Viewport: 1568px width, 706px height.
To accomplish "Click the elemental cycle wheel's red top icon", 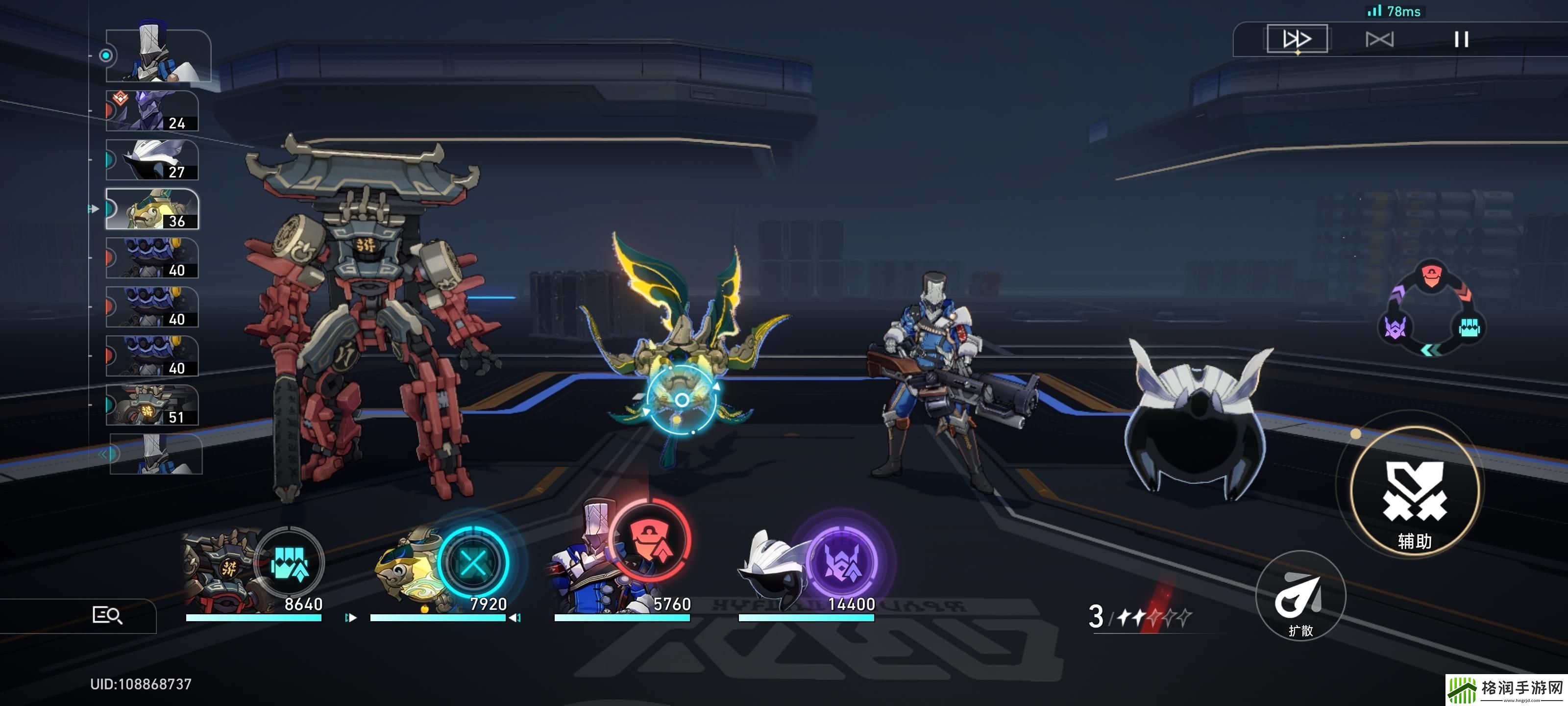I will (x=1432, y=276).
